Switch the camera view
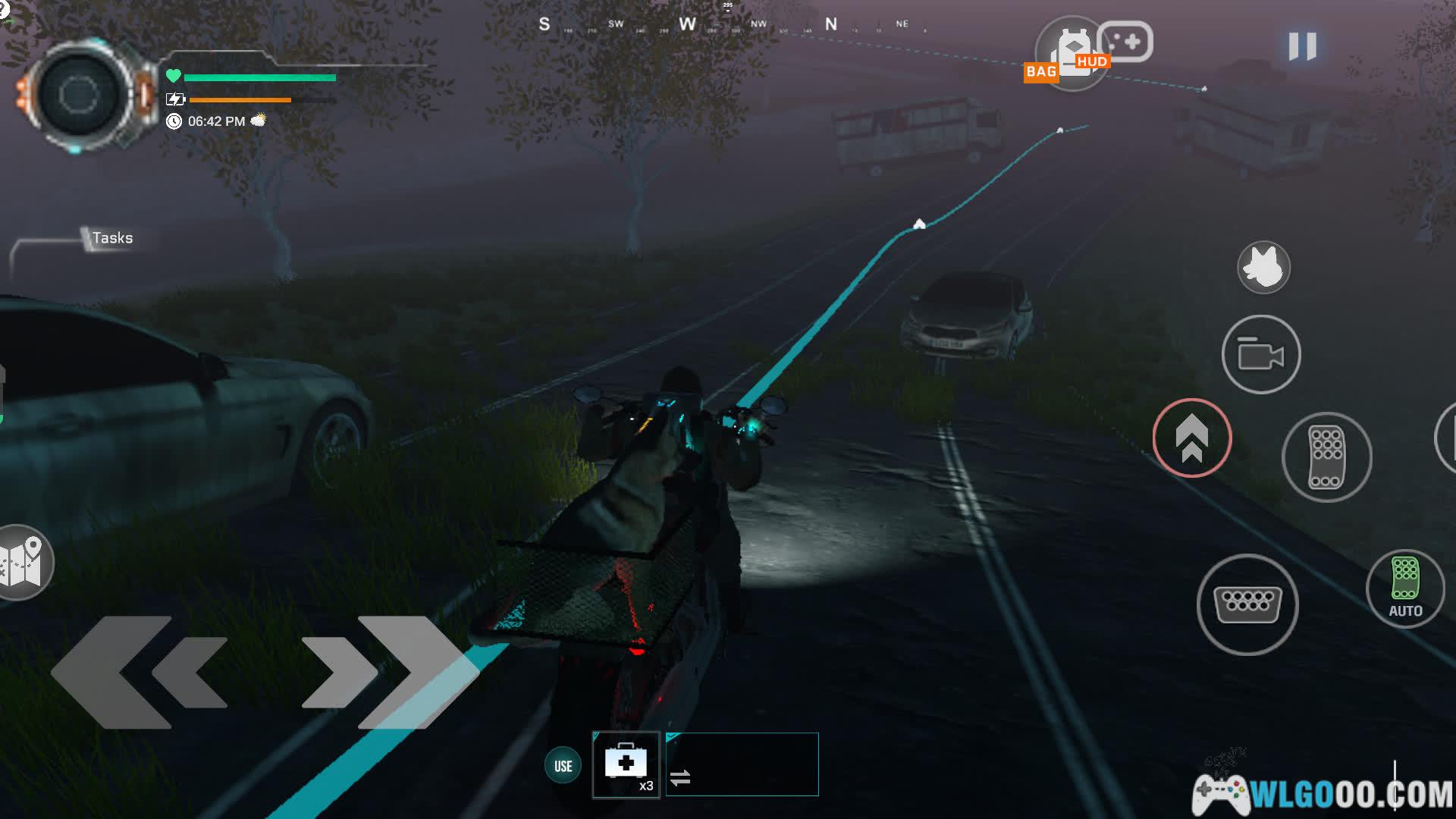Viewport: 1456px width, 819px height. (1260, 354)
